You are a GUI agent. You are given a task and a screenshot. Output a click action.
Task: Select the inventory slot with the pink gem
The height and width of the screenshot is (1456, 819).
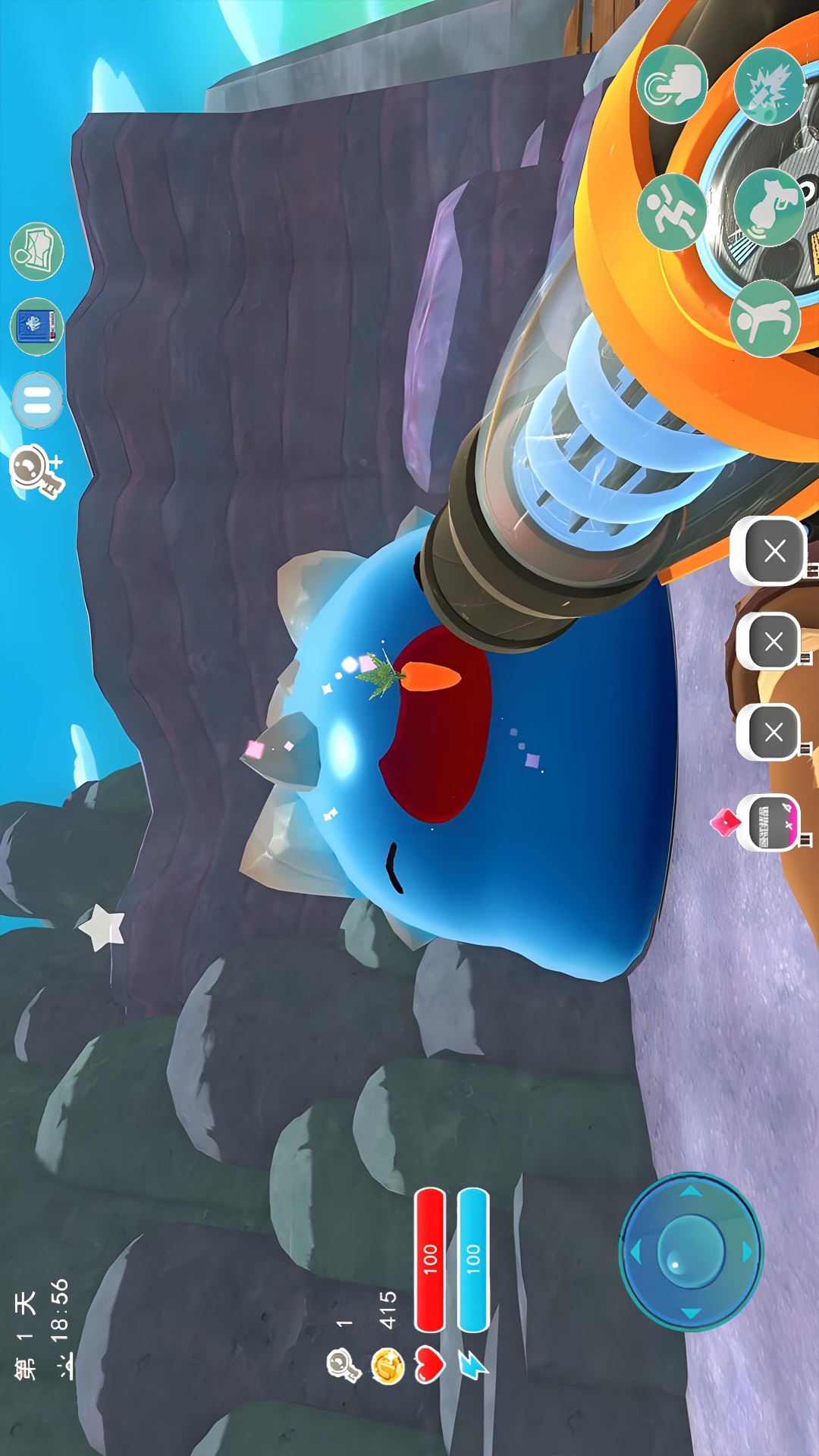point(772,823)
